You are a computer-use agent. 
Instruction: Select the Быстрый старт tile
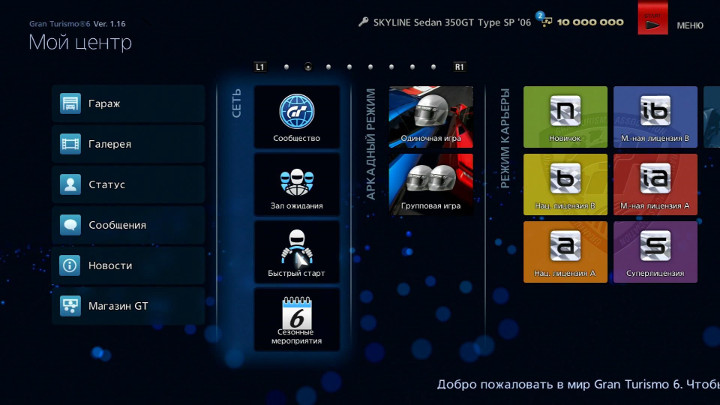(x=296, y=252)
